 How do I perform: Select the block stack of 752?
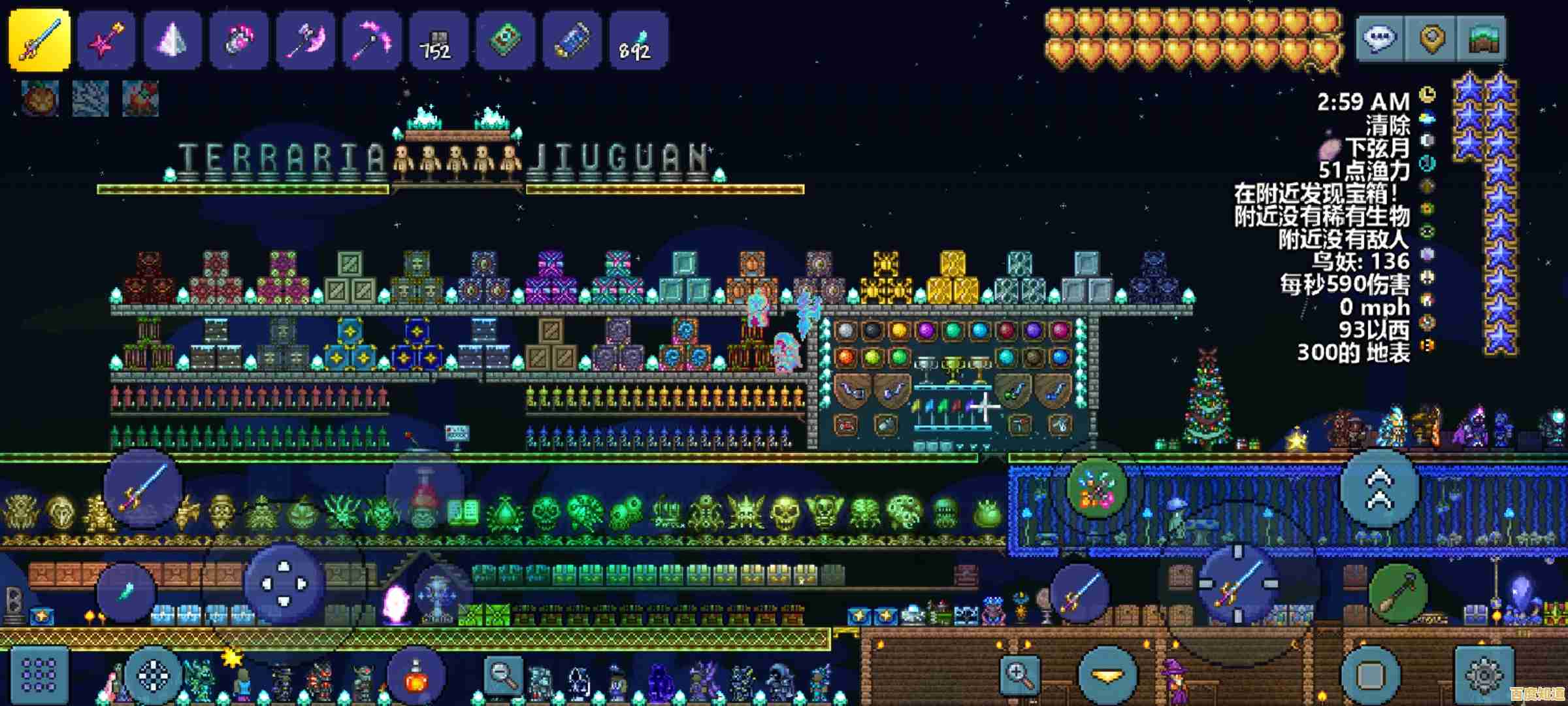tap(438, 40)
